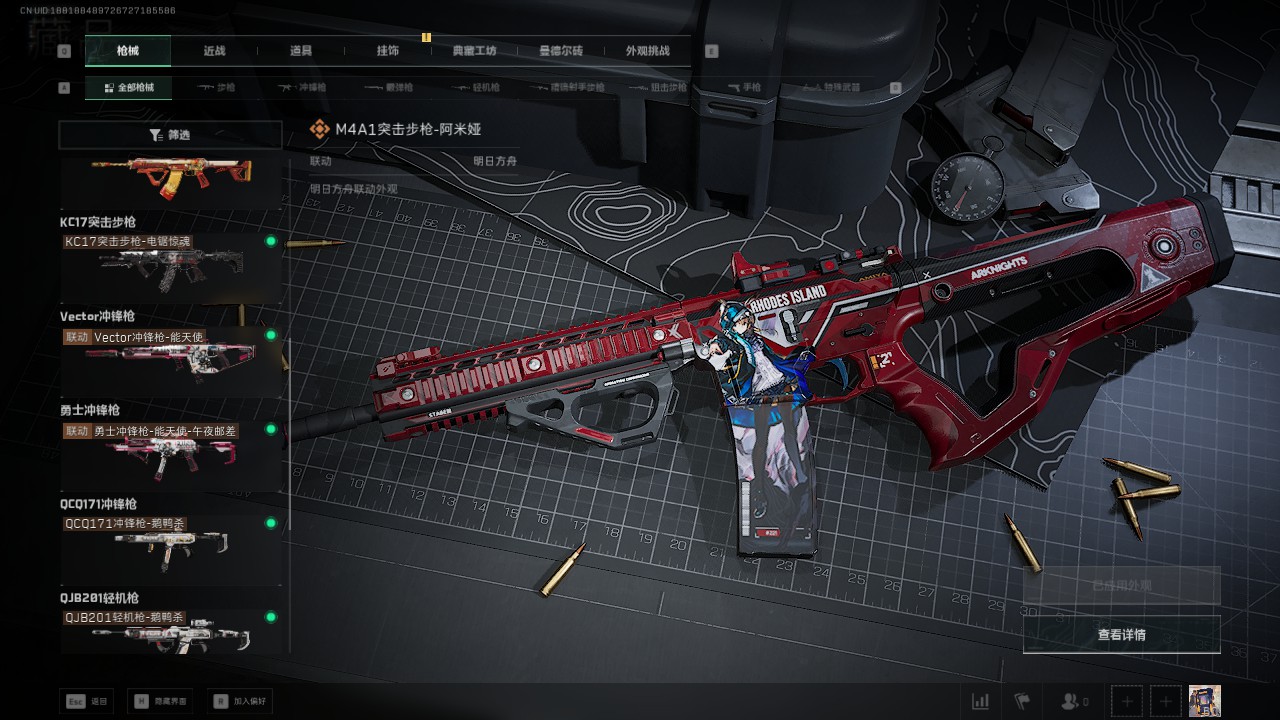Go to the 典藏工坊 tab

pos(474,51)
